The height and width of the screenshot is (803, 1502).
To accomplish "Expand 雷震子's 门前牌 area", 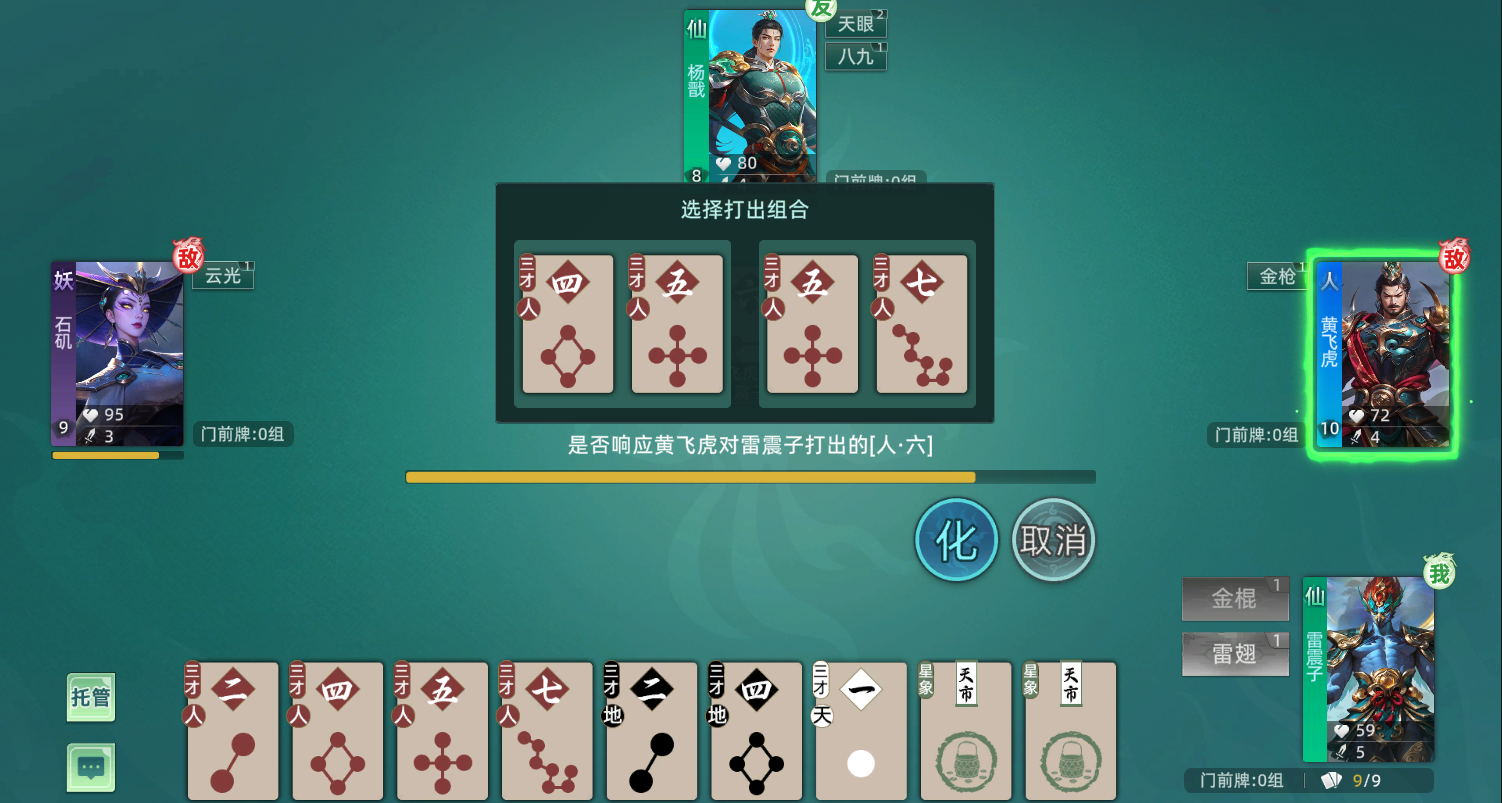I will click(1244, 781).
